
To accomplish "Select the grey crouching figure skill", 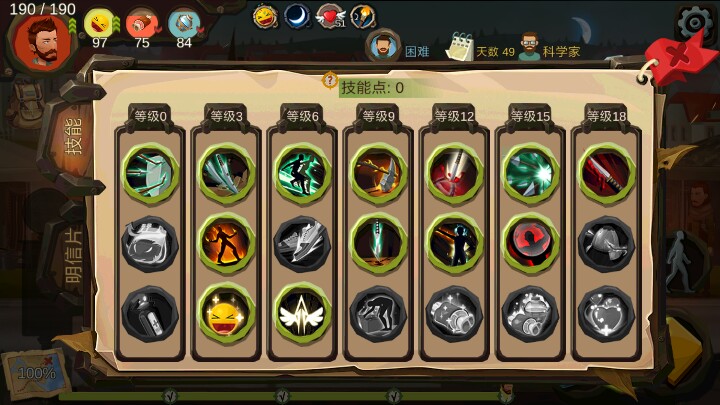I will click(378, 313).
